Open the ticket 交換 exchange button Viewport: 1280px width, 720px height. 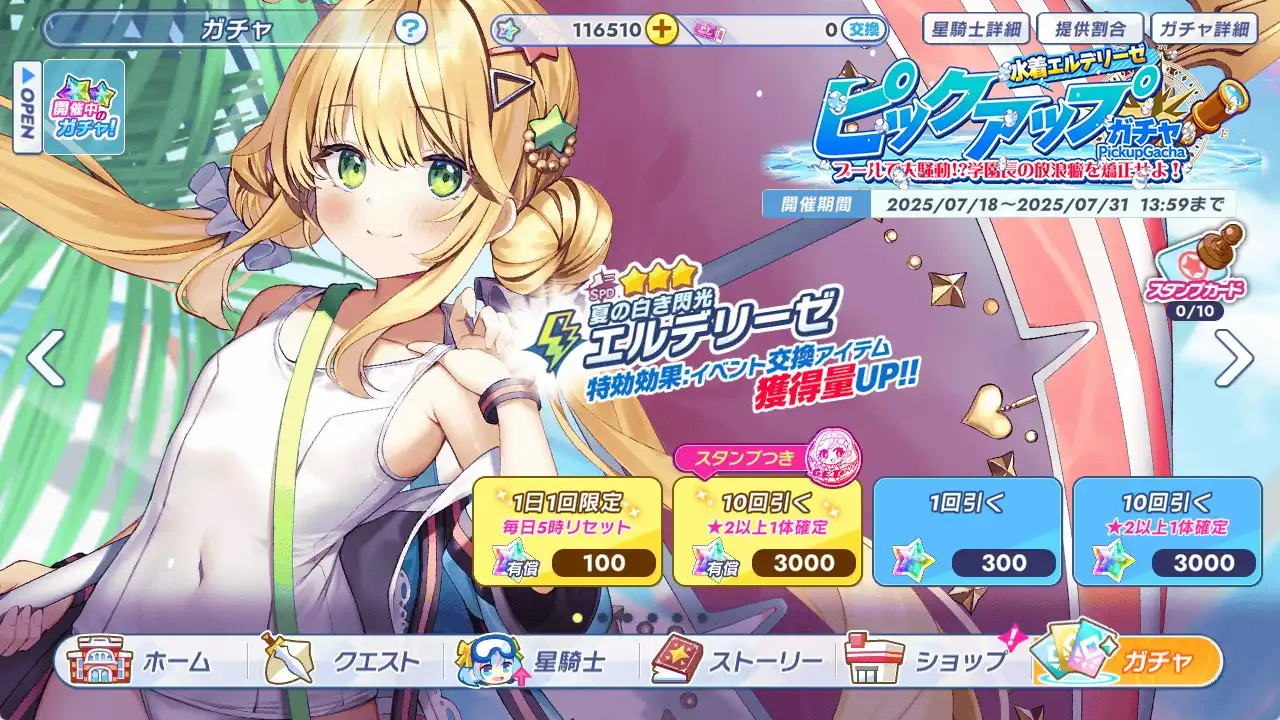pos(864,30)
